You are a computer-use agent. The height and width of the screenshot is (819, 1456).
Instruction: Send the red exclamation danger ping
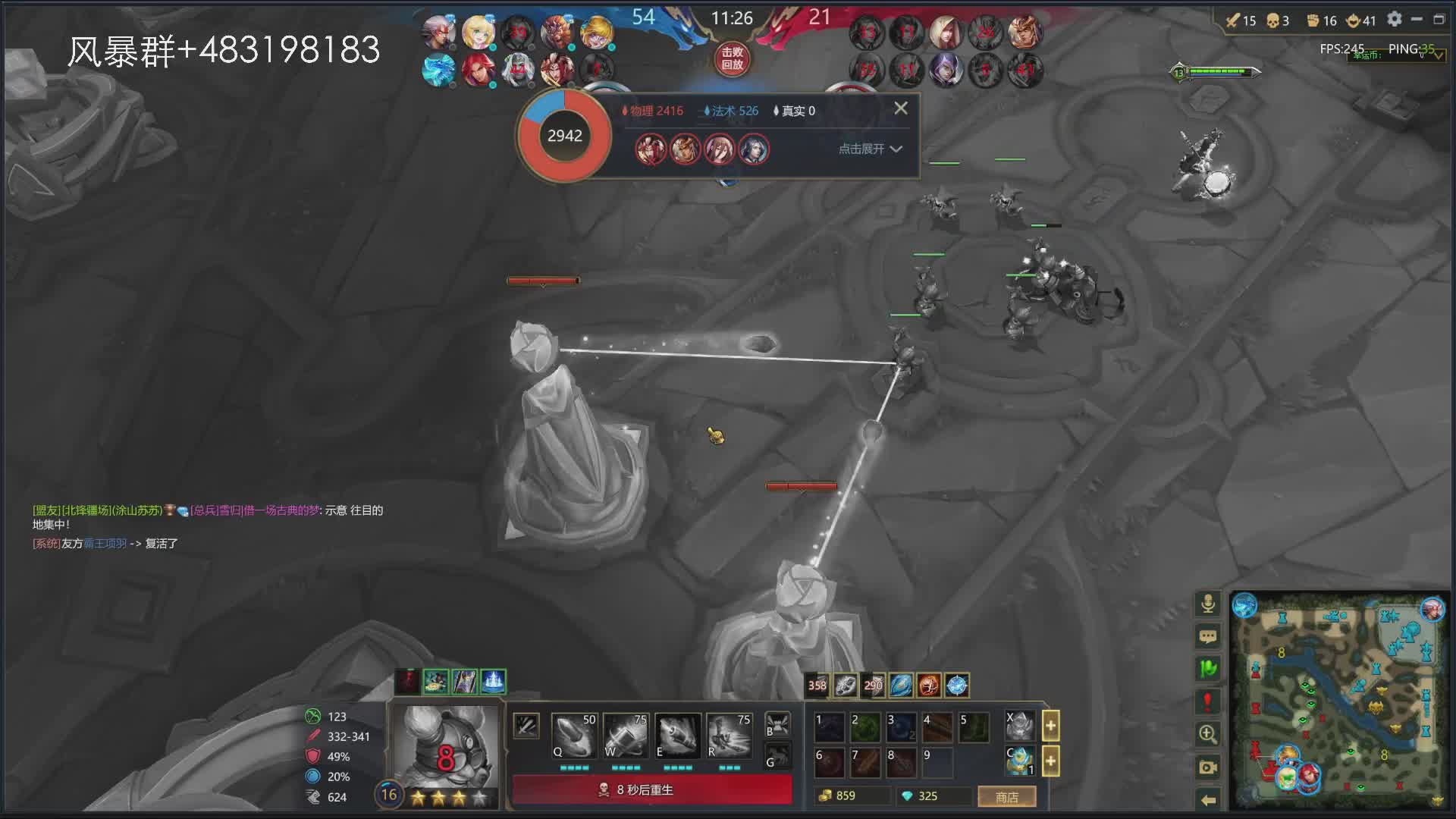pos(1208,701)
